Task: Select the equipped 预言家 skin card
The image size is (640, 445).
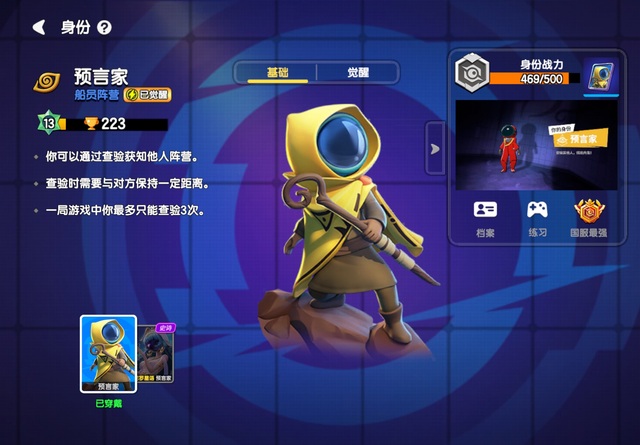Action: (108, 353)
